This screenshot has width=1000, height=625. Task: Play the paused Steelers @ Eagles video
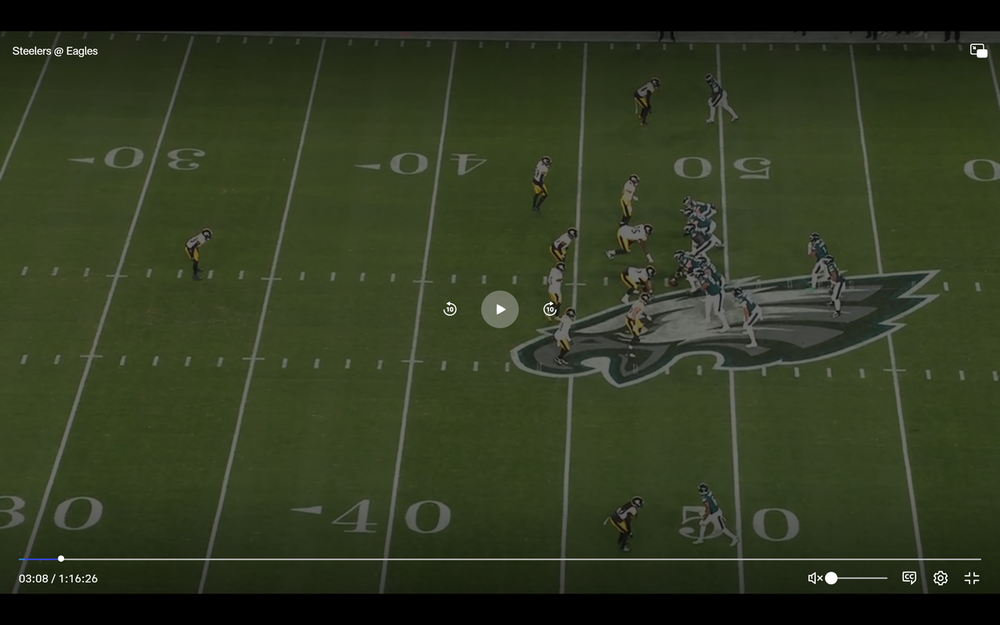click(500, 309)
